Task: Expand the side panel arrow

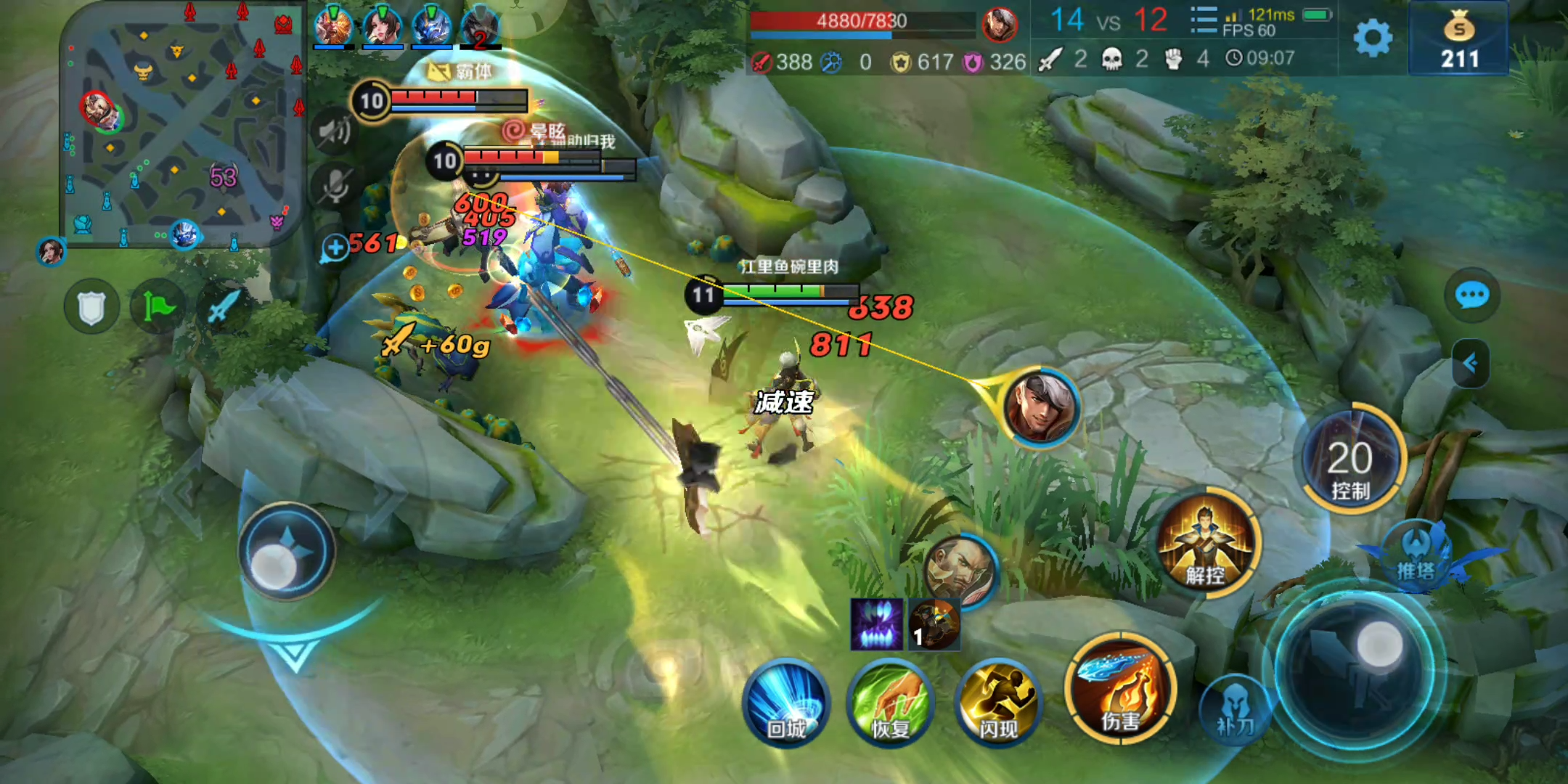Action: click(x=1471, y=363)
